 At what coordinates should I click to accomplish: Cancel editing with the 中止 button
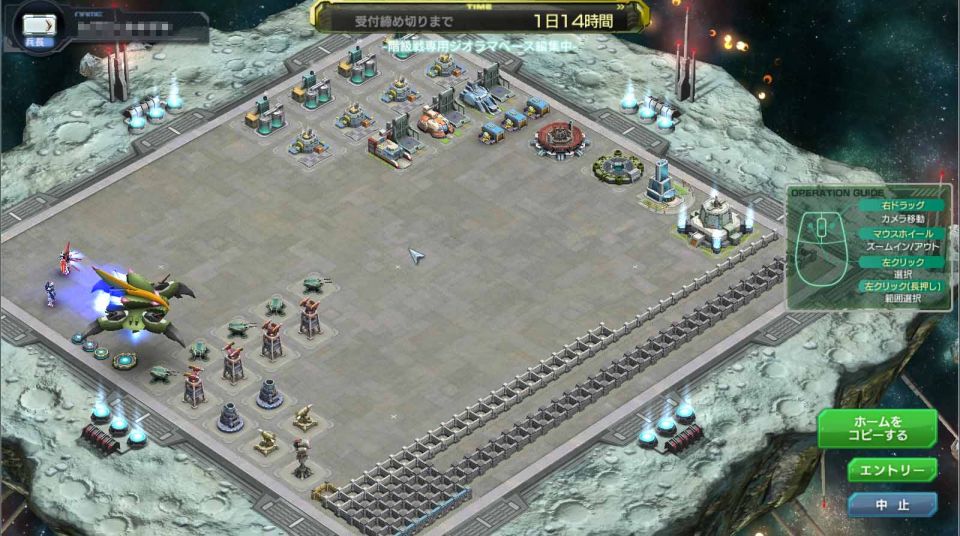pos(892,505)
